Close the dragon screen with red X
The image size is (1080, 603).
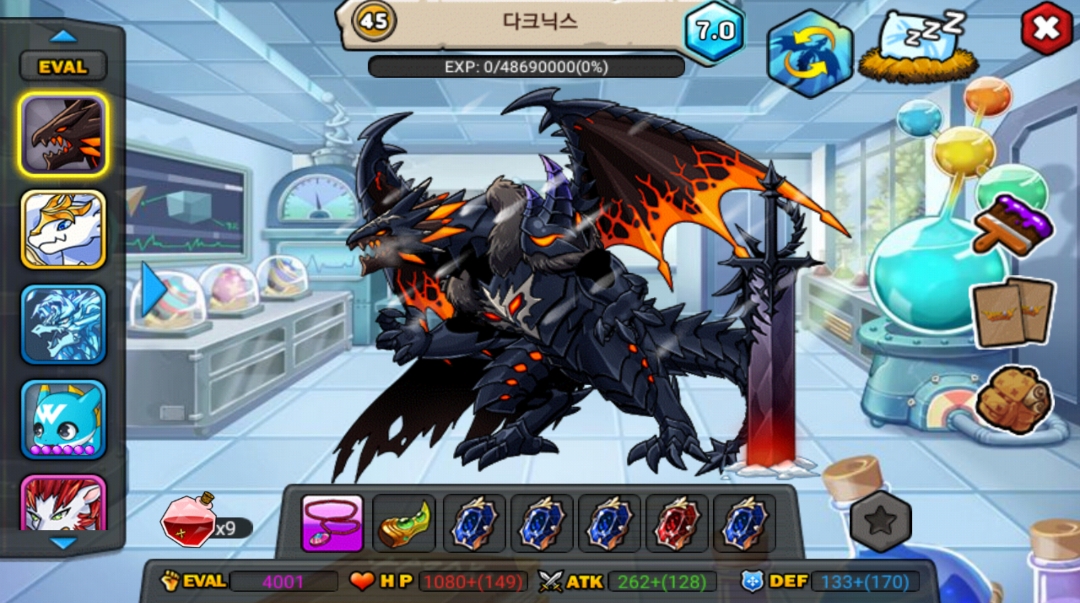click(1045, 30)
